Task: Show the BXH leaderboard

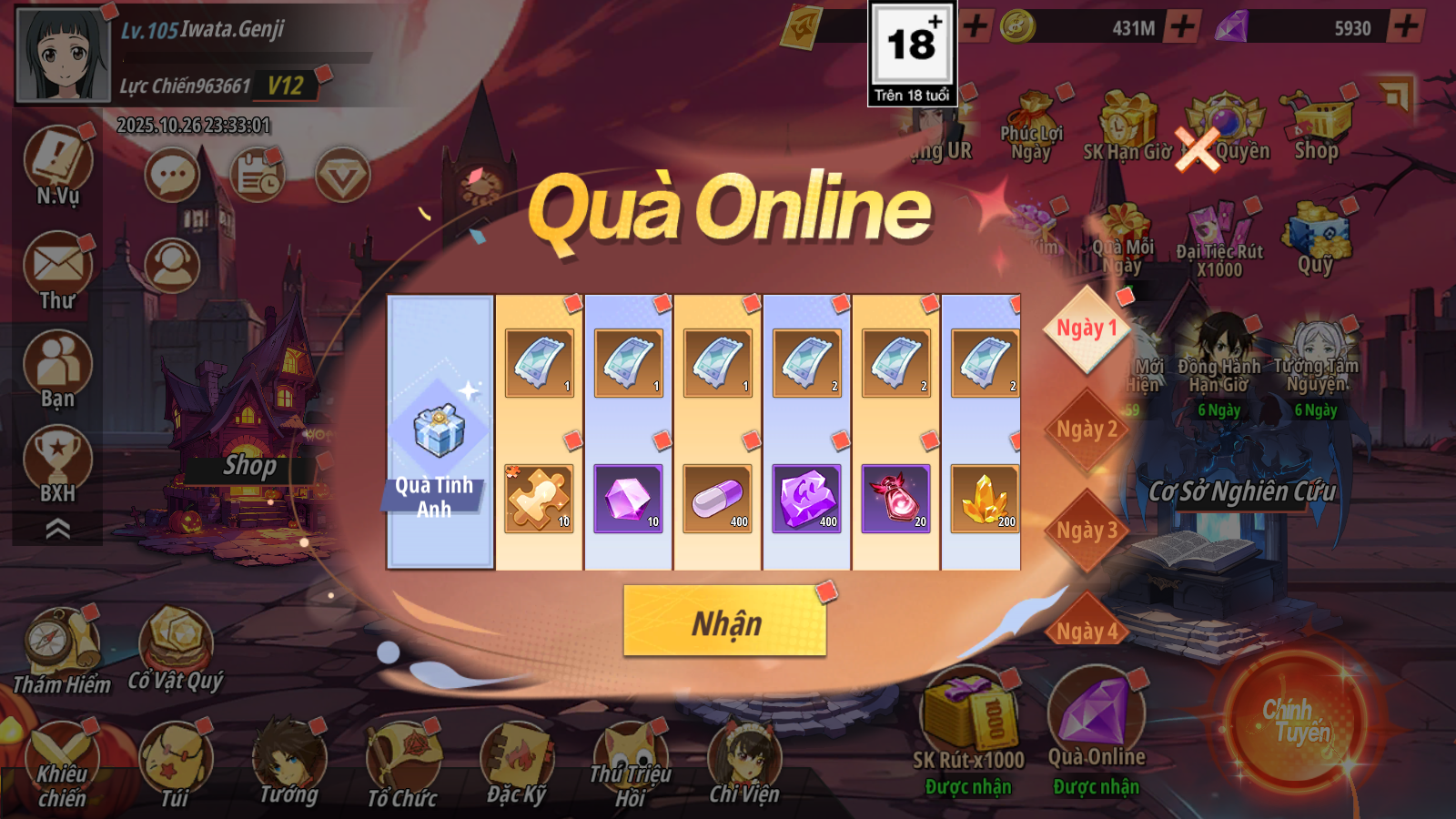Action: point(58,464)
